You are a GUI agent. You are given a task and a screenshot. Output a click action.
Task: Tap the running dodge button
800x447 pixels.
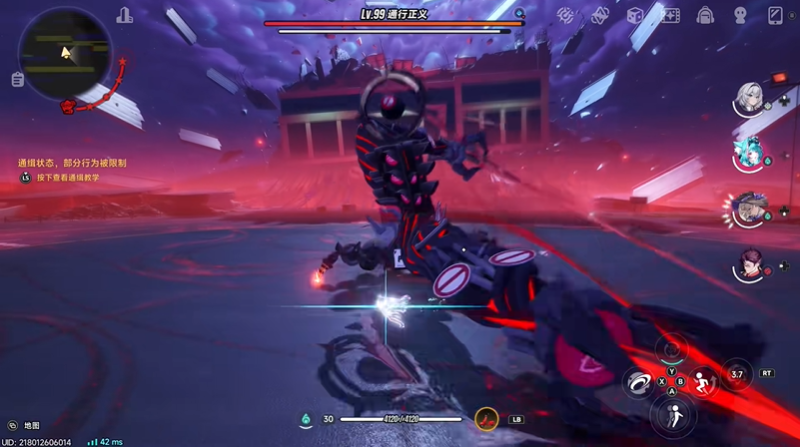[x=702, y=381]
